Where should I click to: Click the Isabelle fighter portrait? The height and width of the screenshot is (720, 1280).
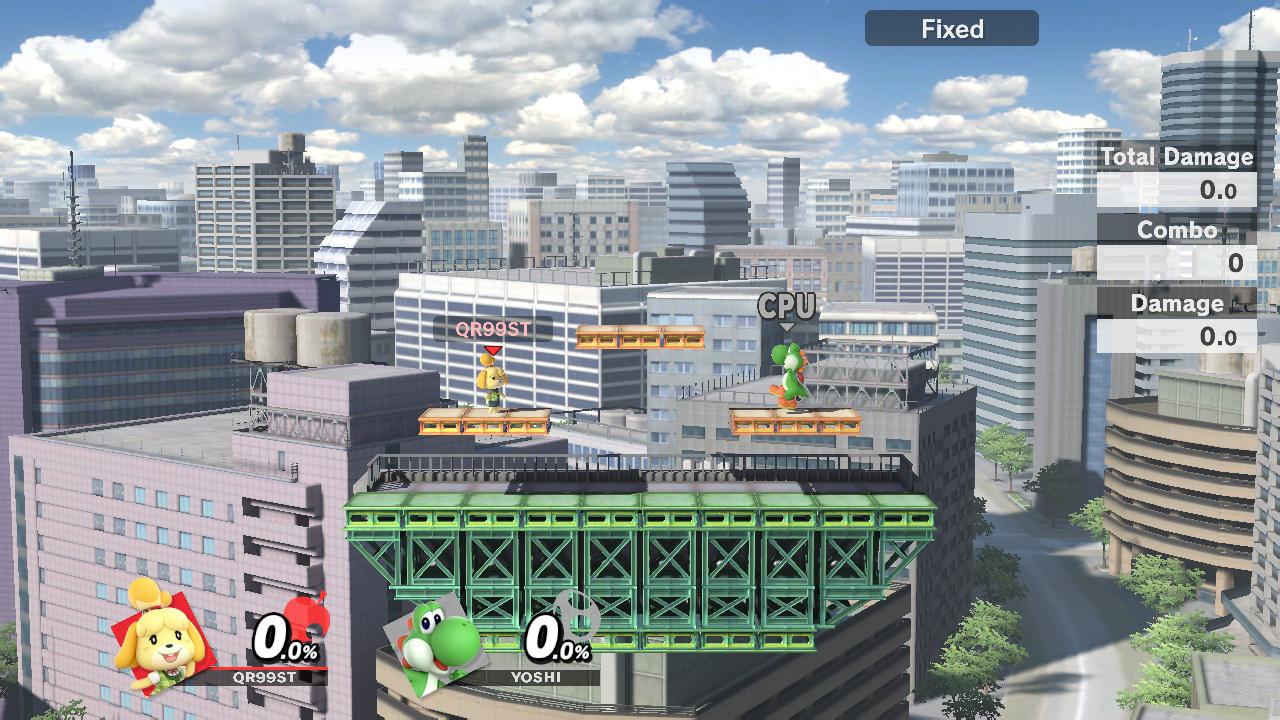click(160, 635)
